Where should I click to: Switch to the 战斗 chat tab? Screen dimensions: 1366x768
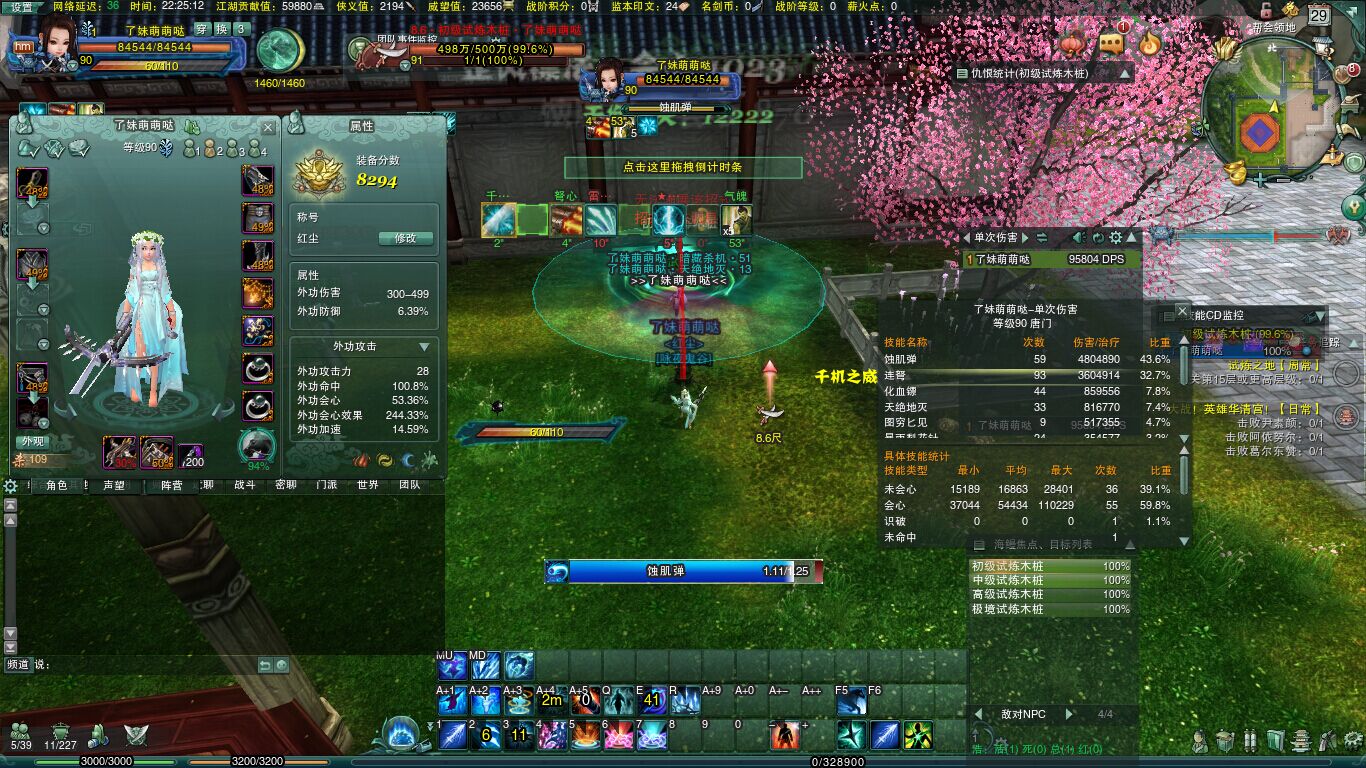pos(244,485)
